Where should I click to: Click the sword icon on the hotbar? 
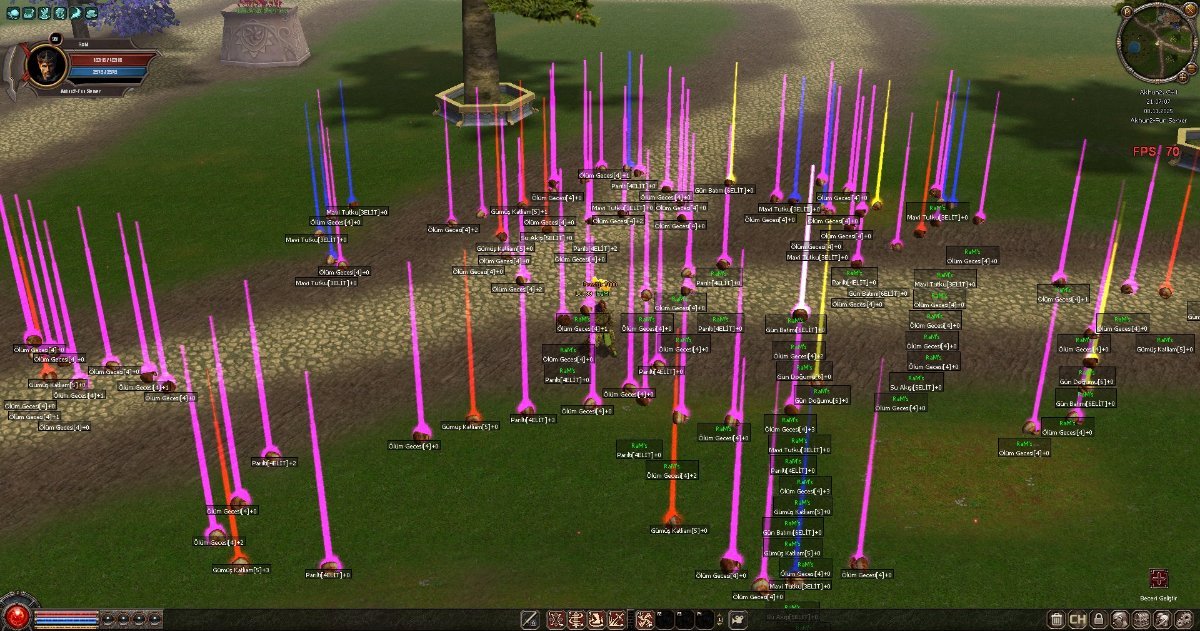[530, 620]
